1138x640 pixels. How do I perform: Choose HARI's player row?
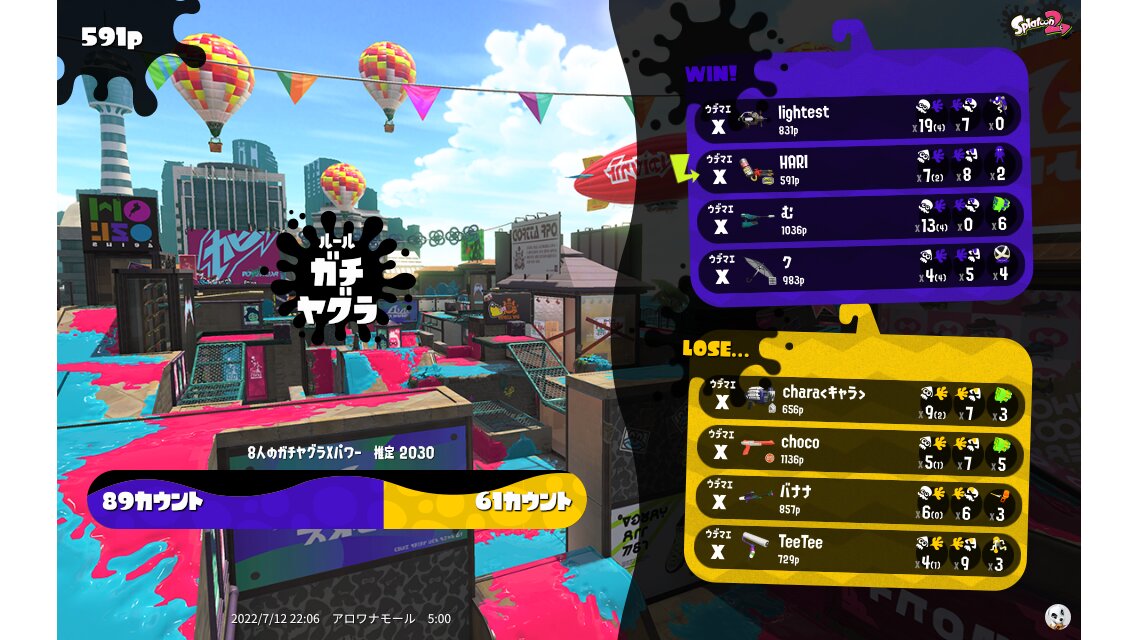(x=858, y=168)
